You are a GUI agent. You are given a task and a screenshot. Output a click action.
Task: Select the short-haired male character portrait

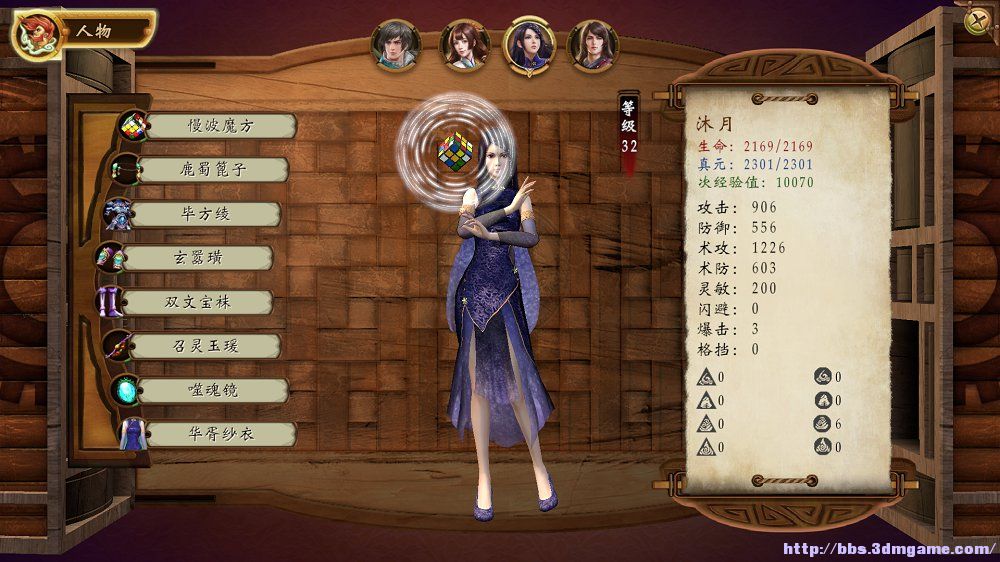395,44
